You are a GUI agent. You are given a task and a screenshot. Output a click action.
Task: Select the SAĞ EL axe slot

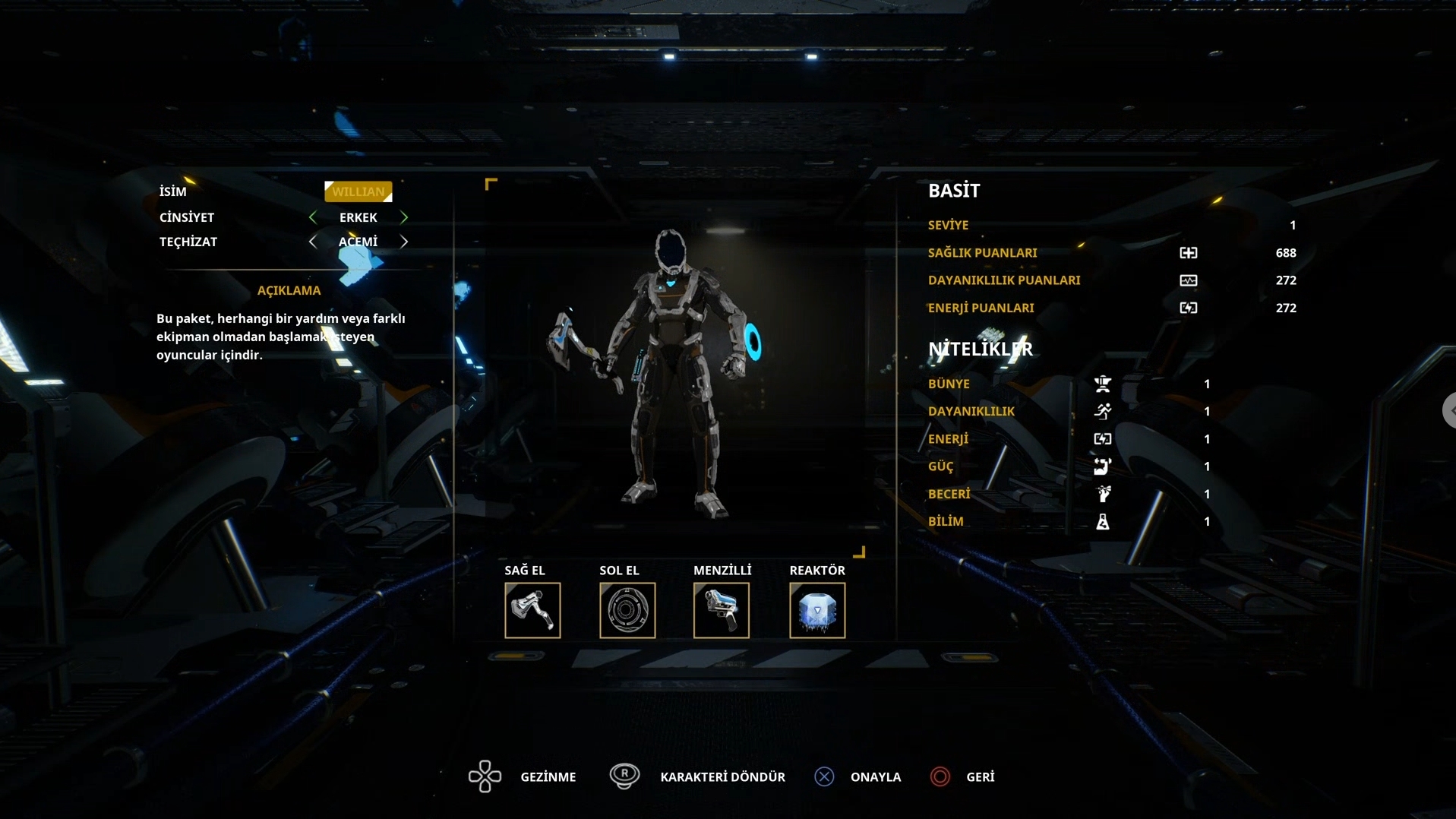(x=532, y=610)
